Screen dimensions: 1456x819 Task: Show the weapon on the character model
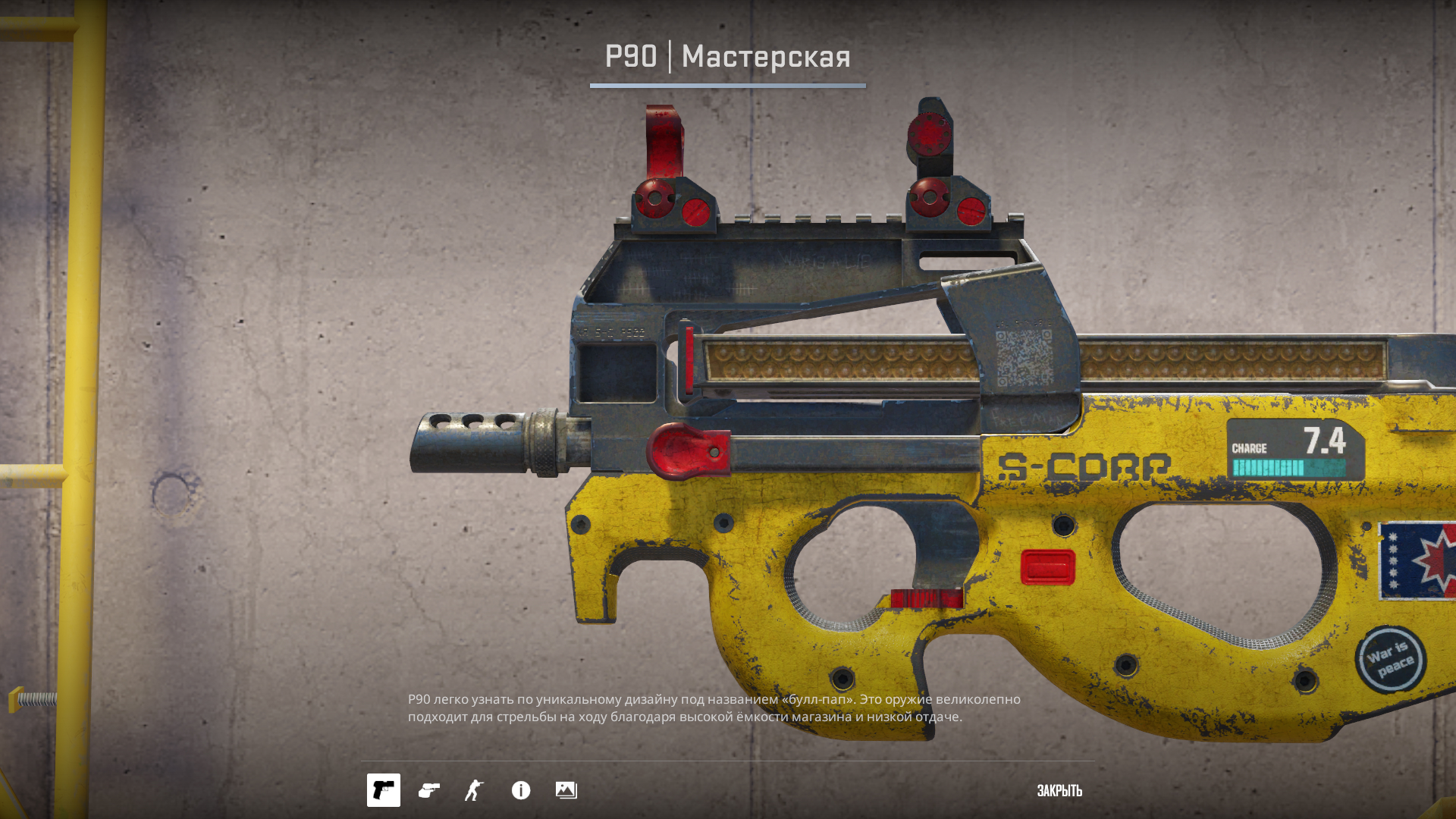tap(475, 790)
